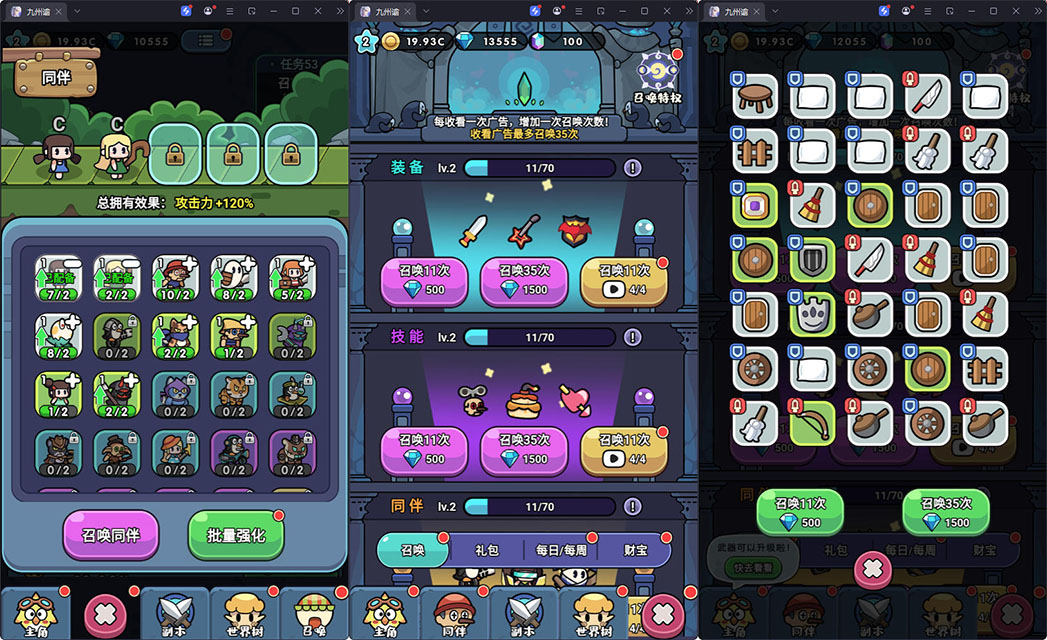Click the info button beside 装备 progress
This screenshot has width=1047, height=640.
click(x=632, y=168)
